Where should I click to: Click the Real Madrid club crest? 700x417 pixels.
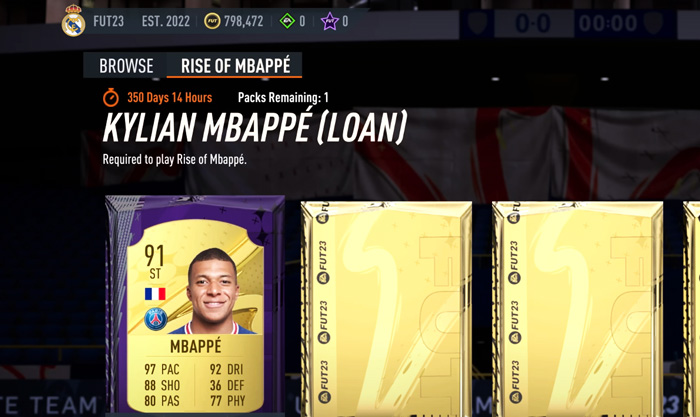point(74,21)
